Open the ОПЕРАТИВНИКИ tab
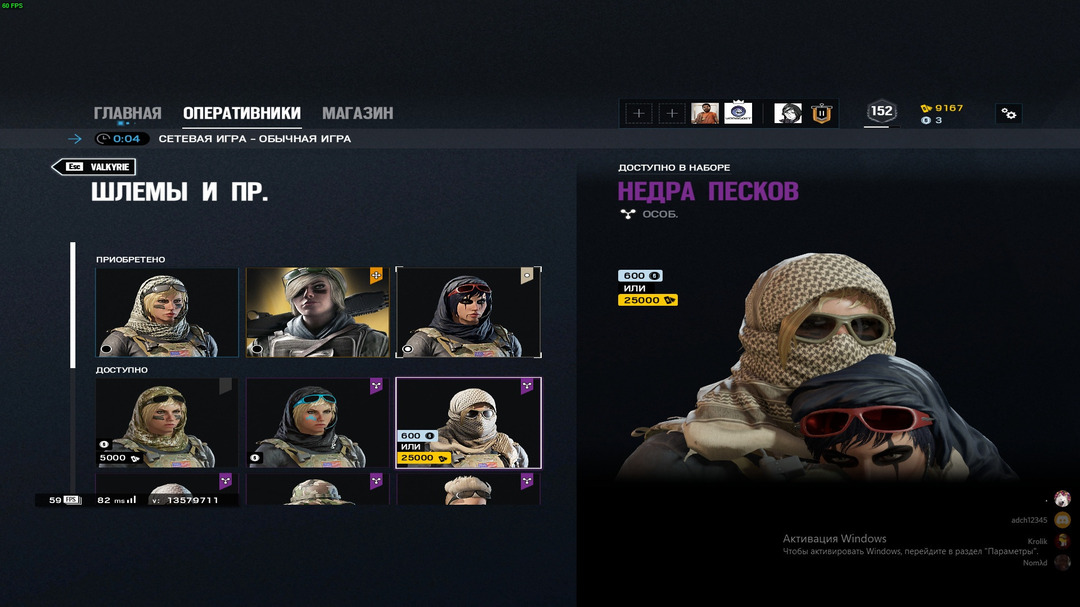This screenshot has height=607, width=1080. click(241, 113)
